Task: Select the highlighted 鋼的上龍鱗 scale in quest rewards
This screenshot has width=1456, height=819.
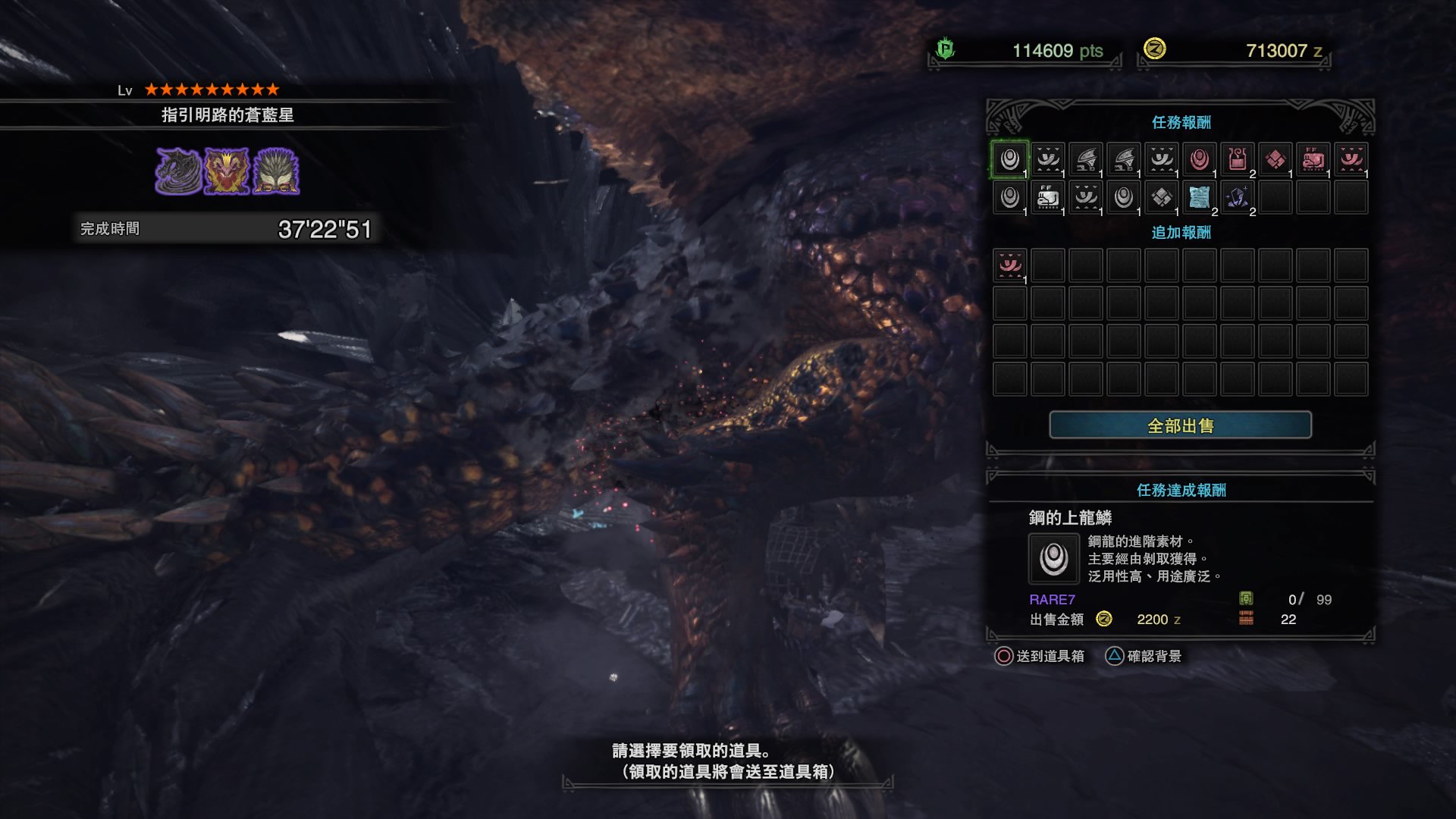Action: coord(1009,159)
